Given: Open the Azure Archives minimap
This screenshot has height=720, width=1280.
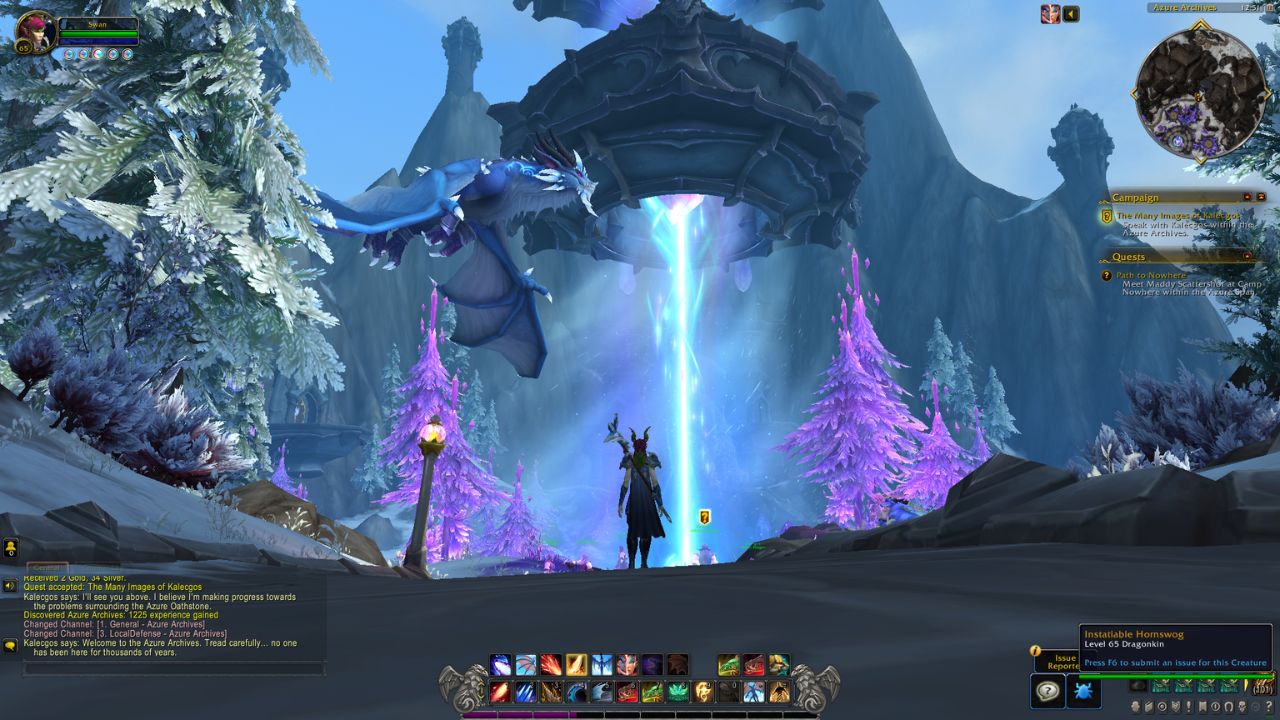Looking at the screenshot, I should (1200, 93).
